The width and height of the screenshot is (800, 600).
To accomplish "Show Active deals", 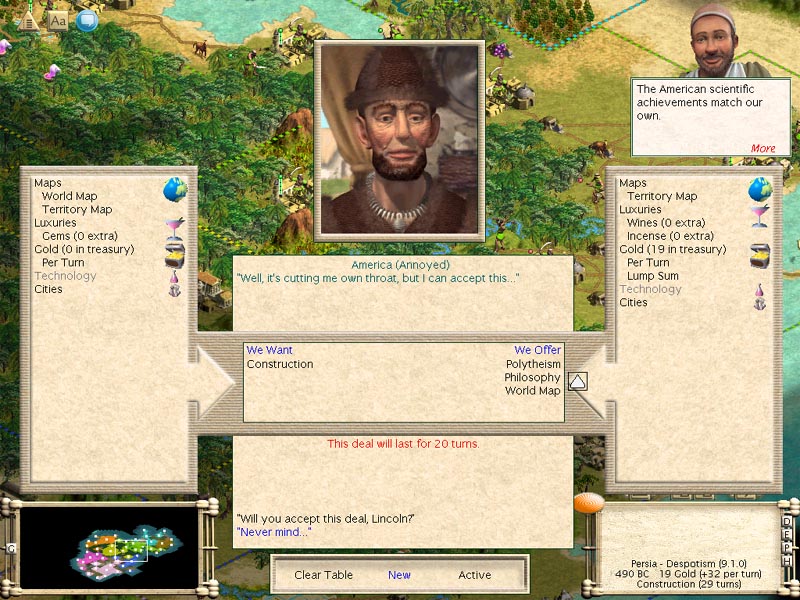I will click(475, 575).
